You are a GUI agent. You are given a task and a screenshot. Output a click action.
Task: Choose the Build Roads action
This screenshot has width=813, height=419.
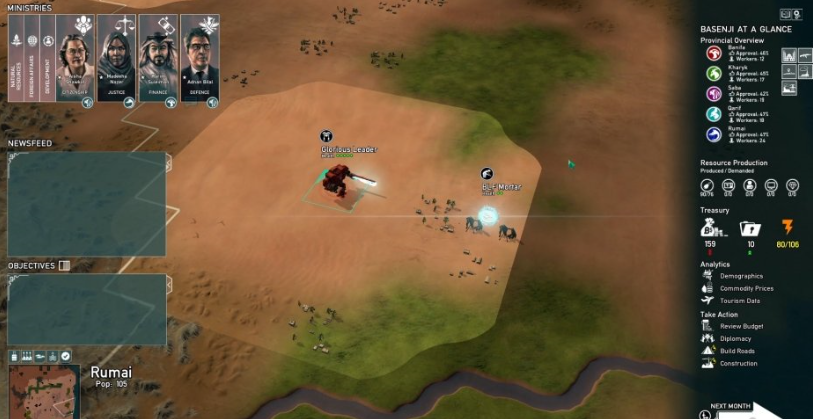[x=737, y=351]
